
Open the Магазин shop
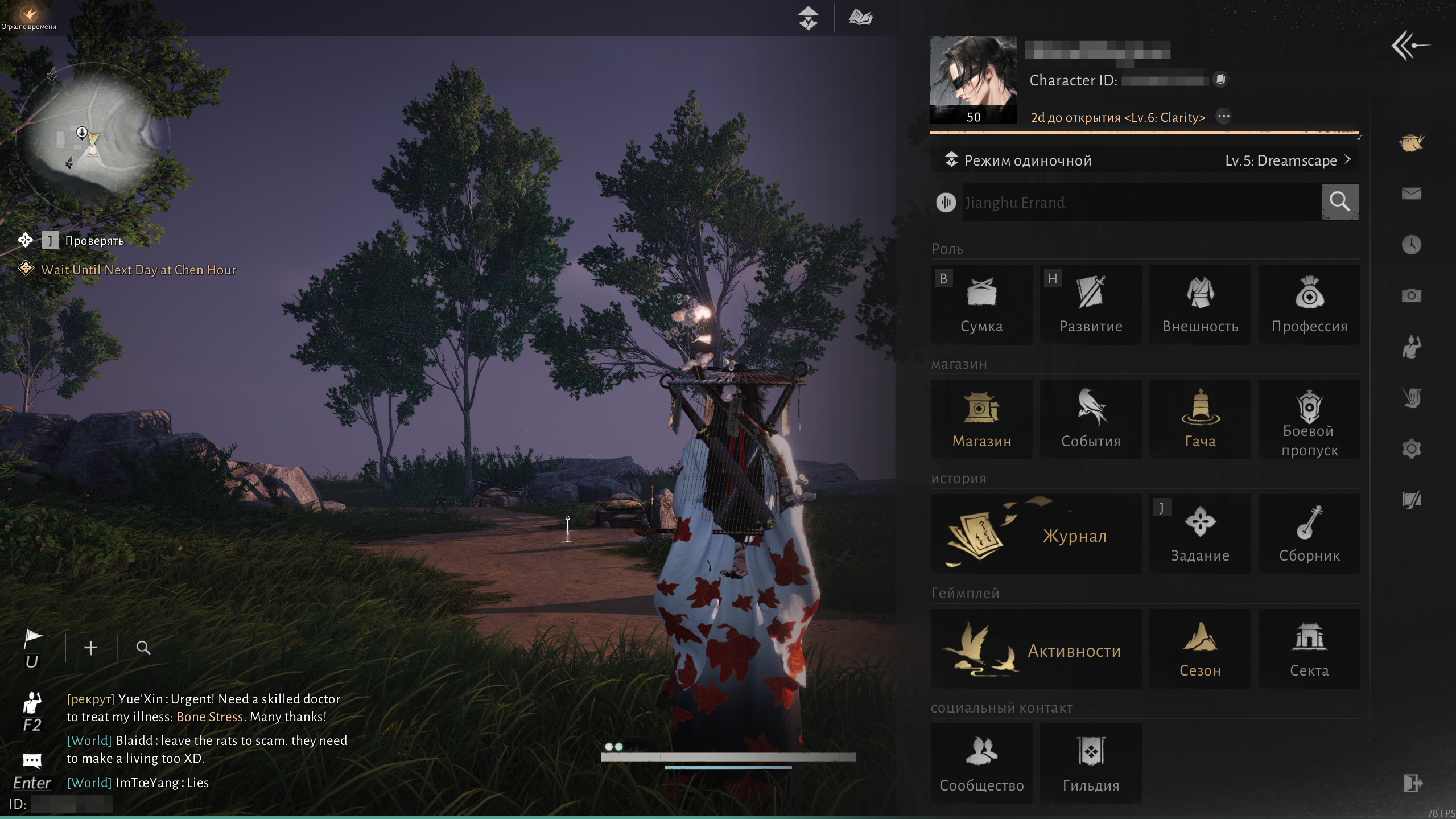981,419
